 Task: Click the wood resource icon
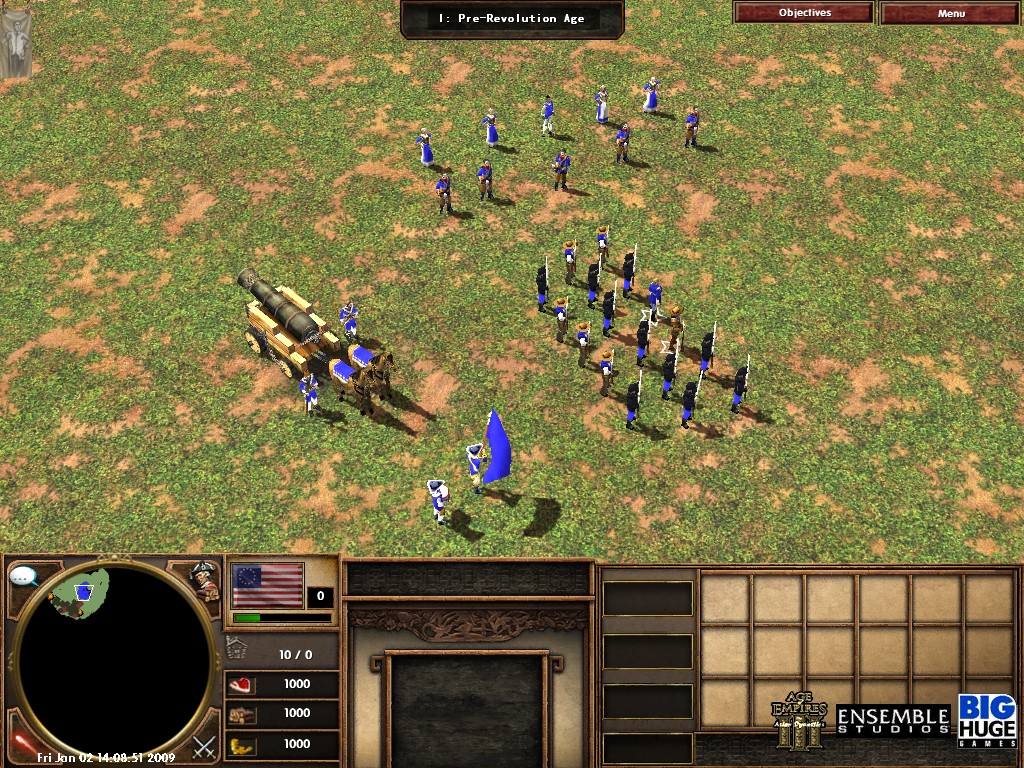242,714
